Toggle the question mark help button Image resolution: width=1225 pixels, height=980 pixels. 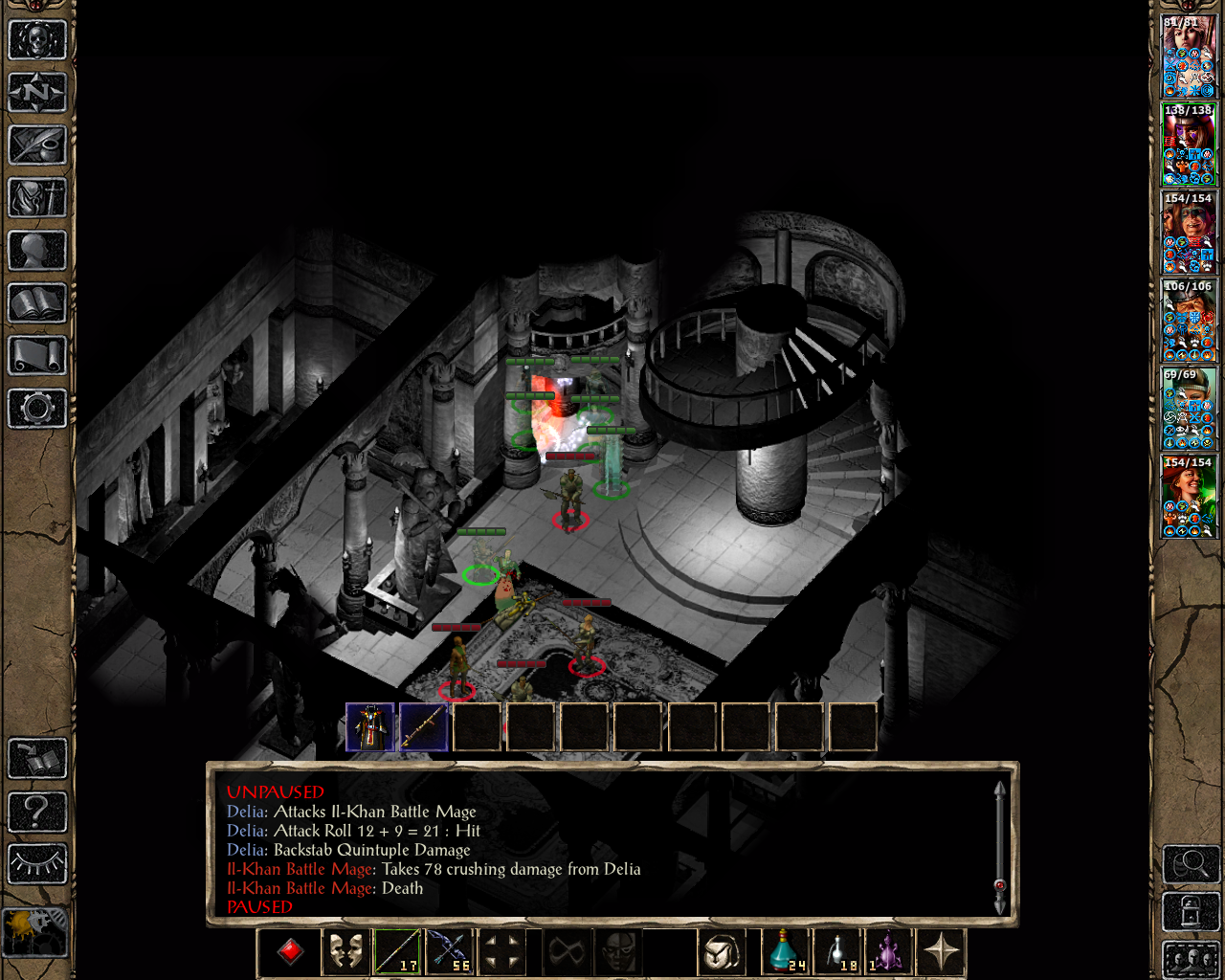click(x=37, y=812)
